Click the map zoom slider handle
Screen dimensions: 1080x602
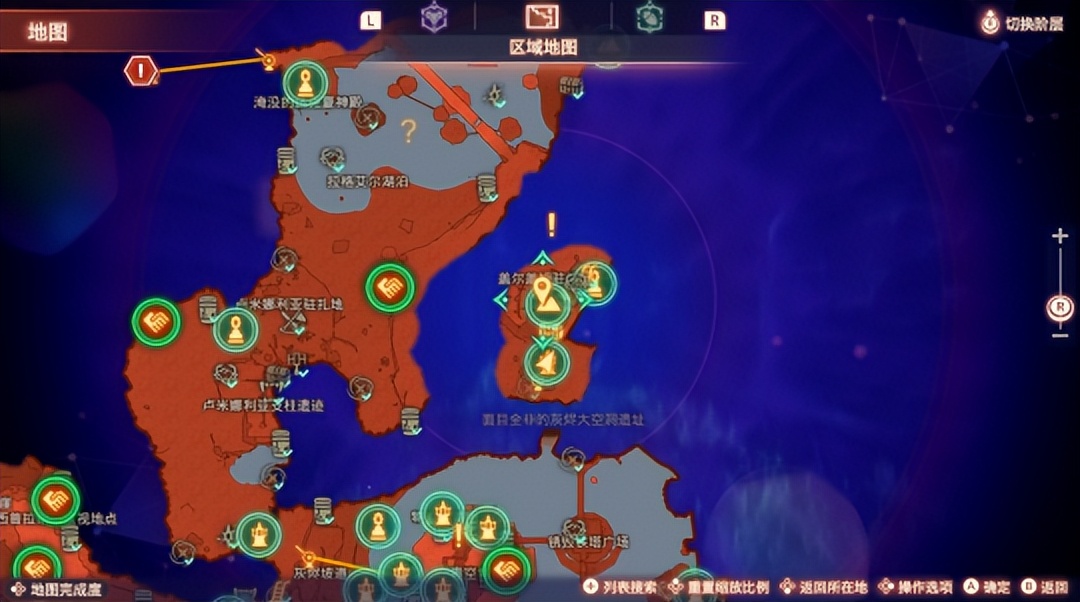[x=1060, y=308]
